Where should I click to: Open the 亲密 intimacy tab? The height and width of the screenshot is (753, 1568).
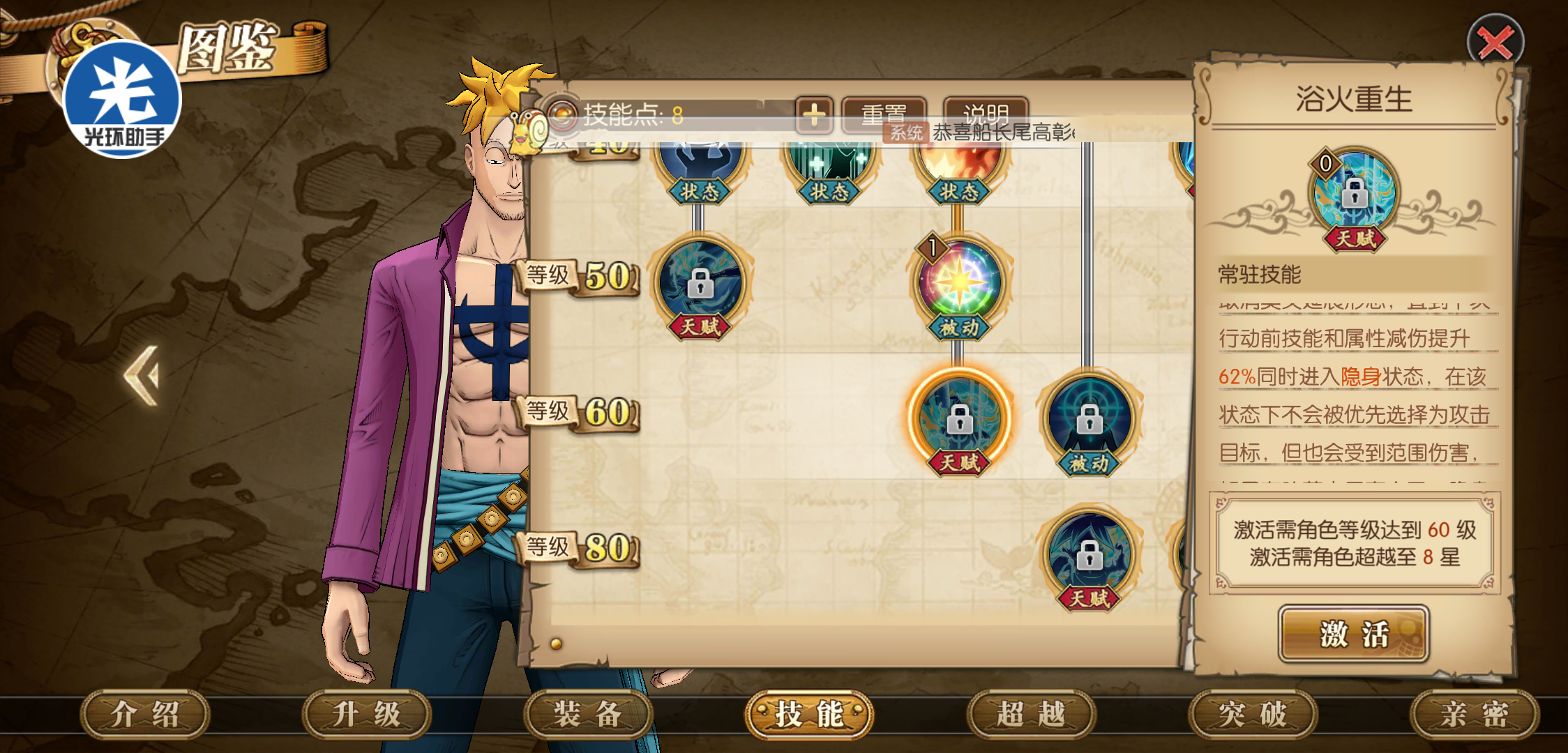pos(1474,714)
